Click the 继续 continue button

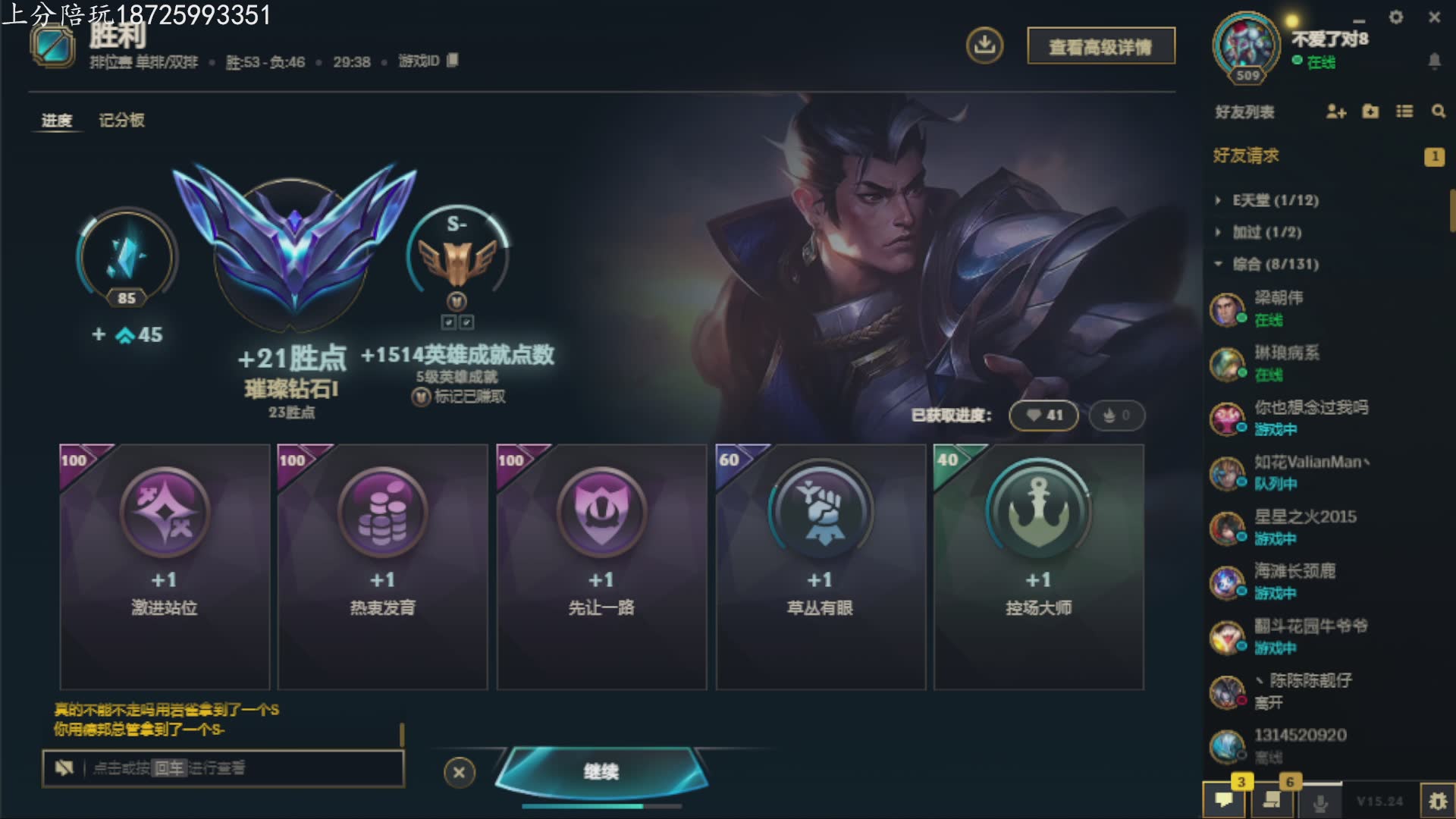[601, 771]
